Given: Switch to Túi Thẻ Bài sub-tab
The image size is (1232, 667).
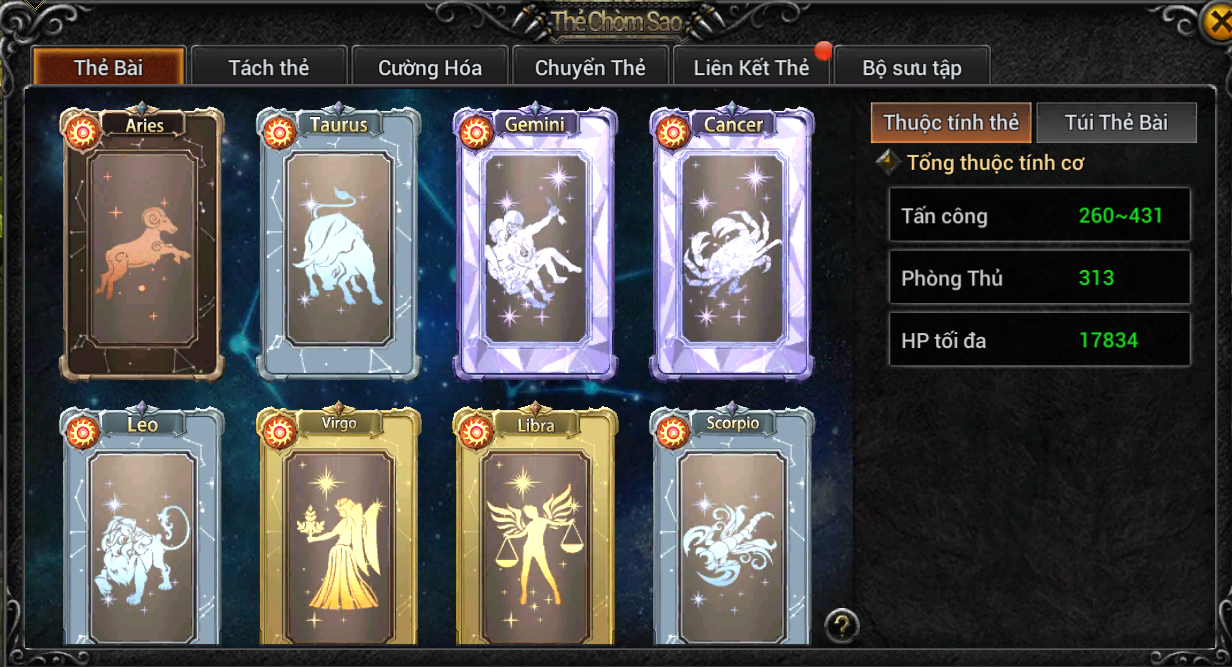Looking at the screenshot, I should (1116, 123).
